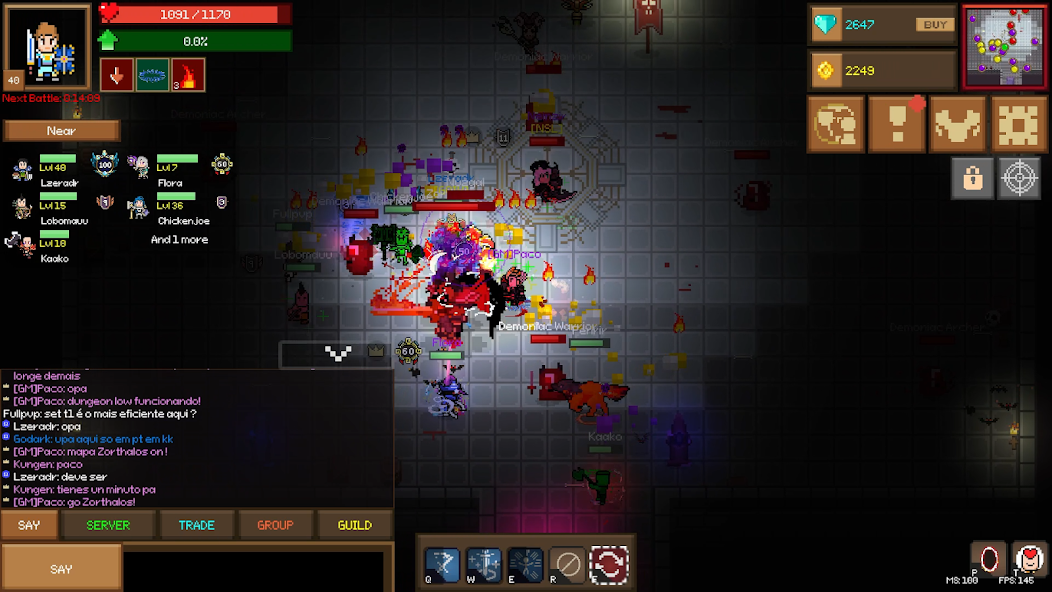Switch to the GUILD chat tab

[x=354, y=525]
